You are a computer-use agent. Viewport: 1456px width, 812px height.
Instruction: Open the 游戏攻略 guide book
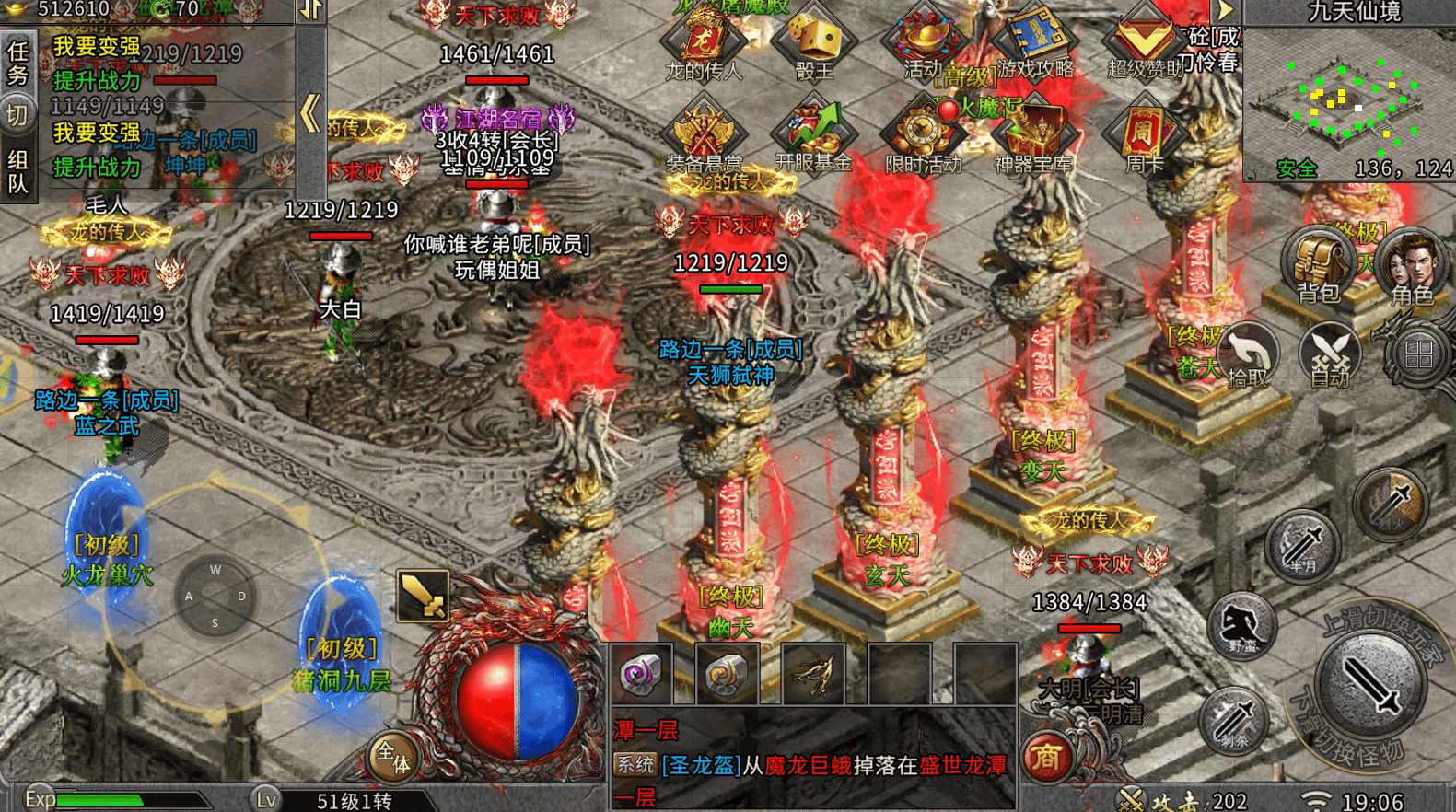coord(1035,41)
